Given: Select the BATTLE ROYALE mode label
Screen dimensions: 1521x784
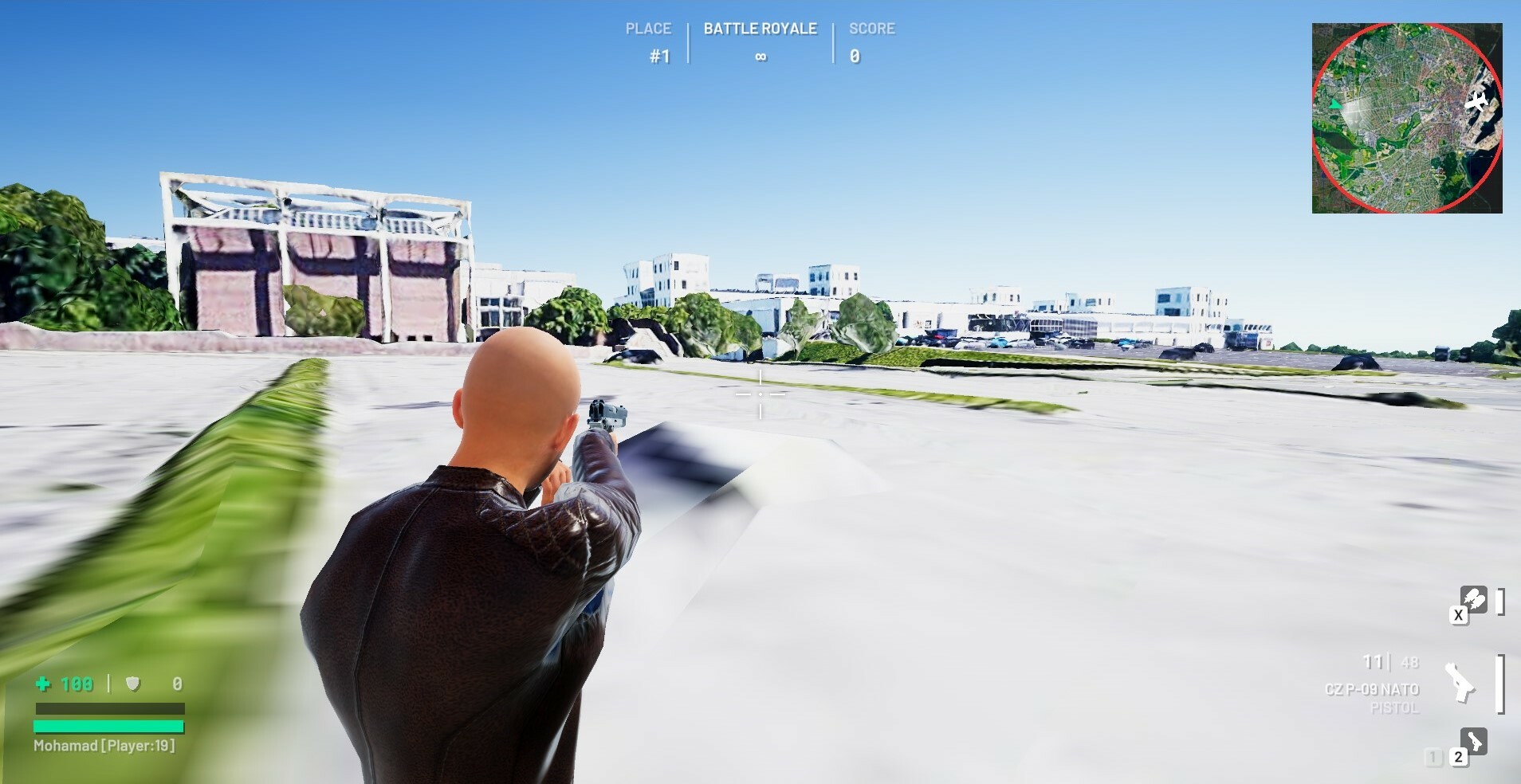Looking at the screenshot, I should pos(759,29).
